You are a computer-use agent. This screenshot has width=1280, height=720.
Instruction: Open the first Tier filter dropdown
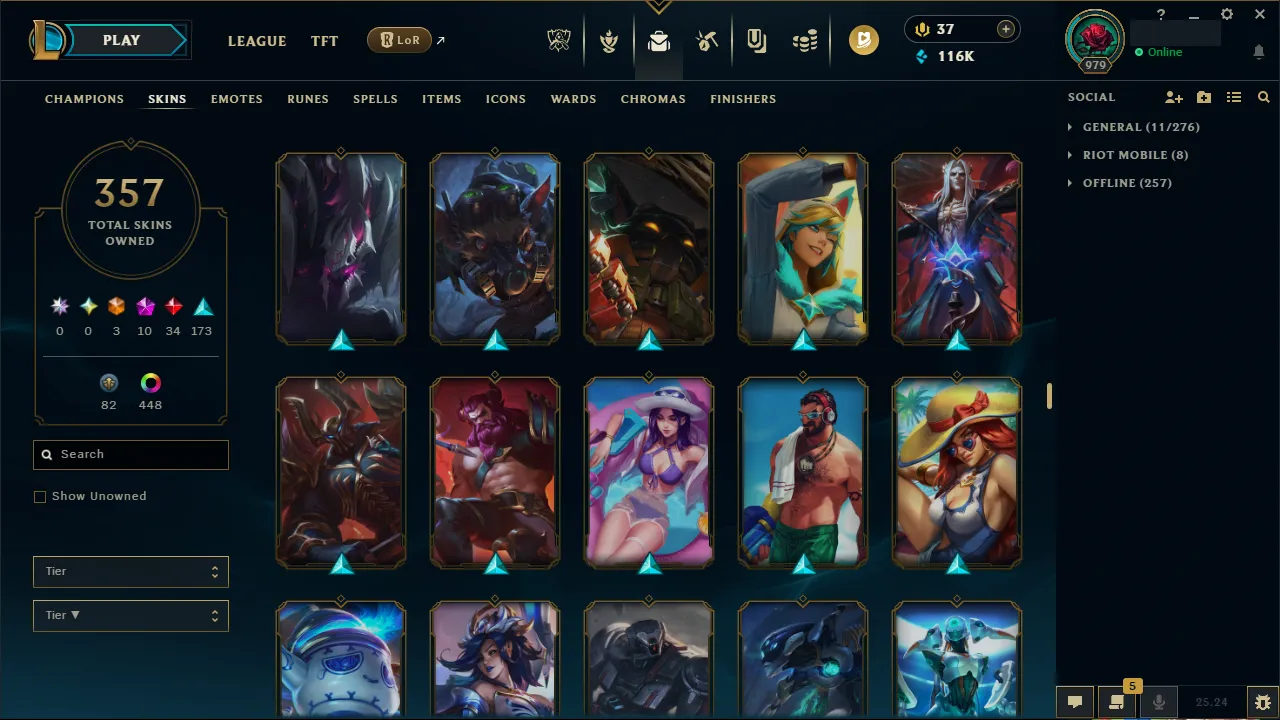pyautogui.click(x=130, y=571)
